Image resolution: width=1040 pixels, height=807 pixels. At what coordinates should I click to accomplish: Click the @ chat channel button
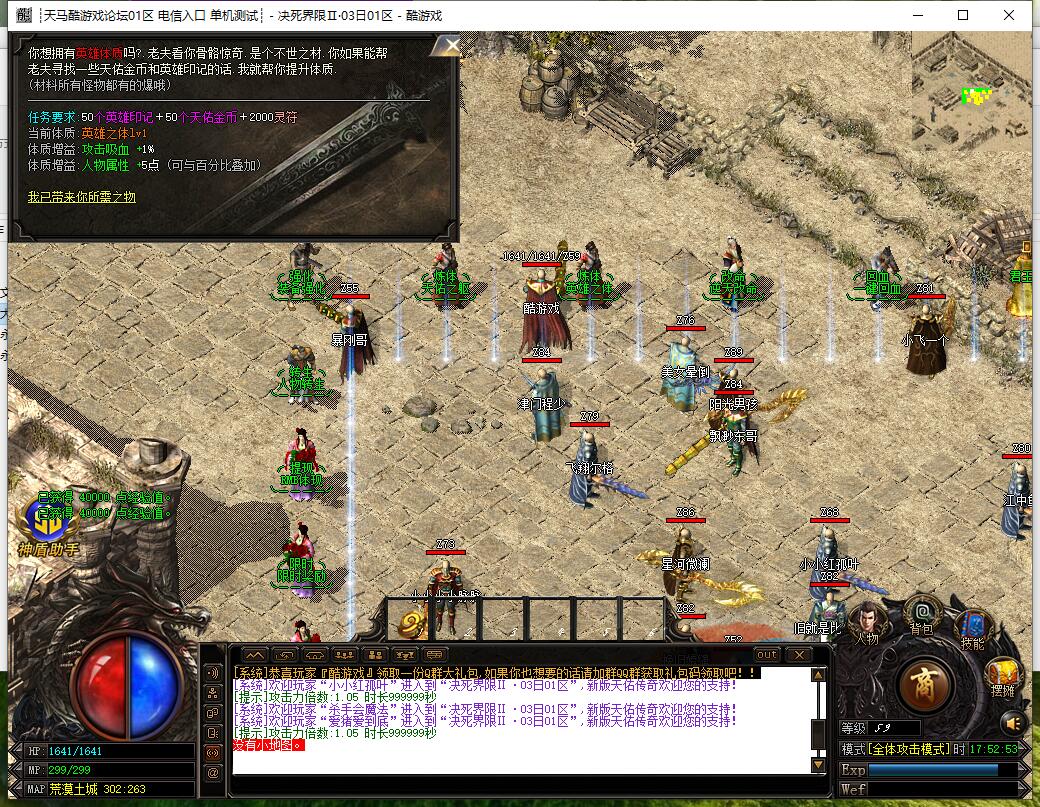[213, 773]
